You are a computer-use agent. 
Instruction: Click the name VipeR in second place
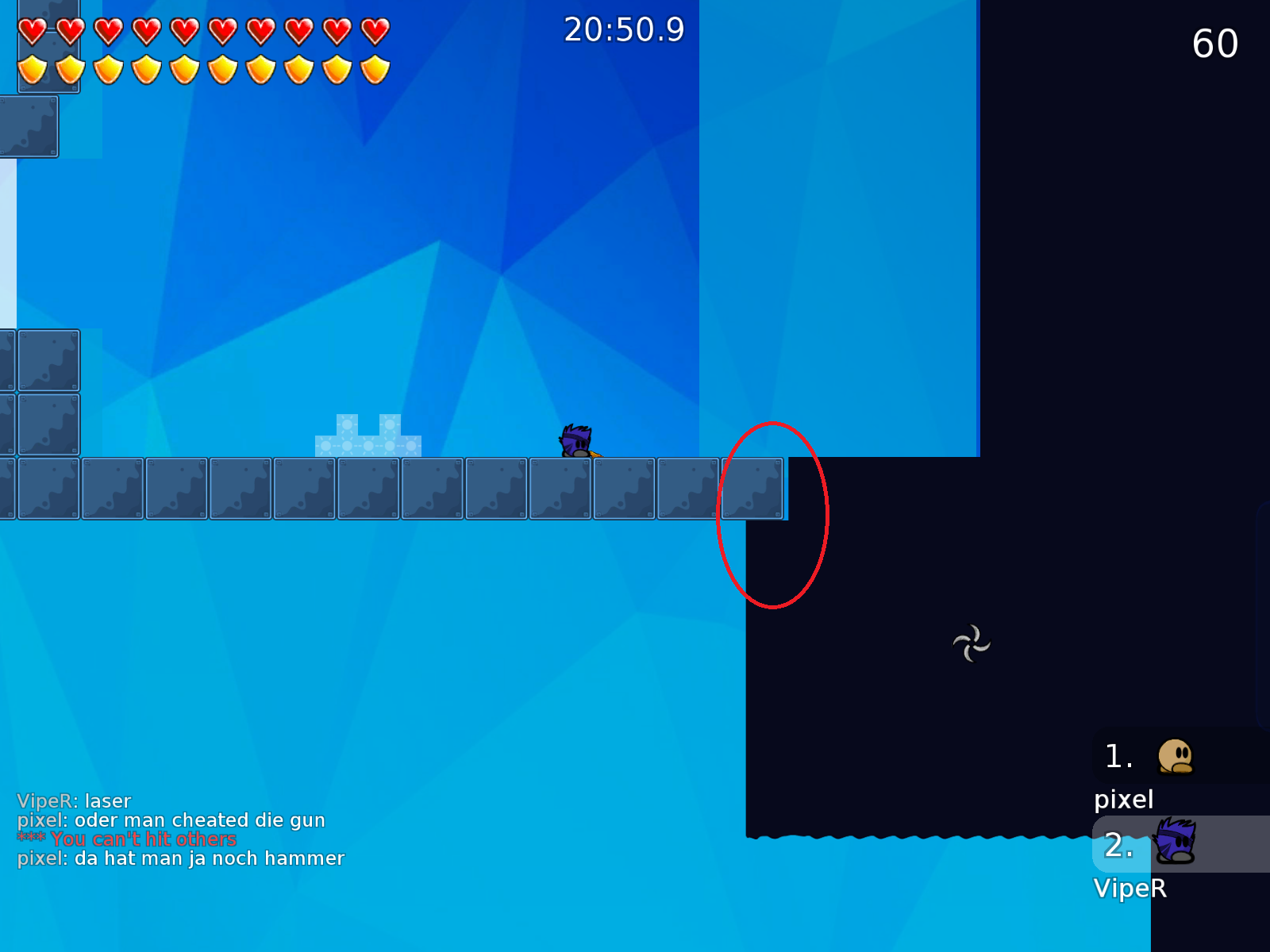pyautogui.click(x=1131, y=889)
